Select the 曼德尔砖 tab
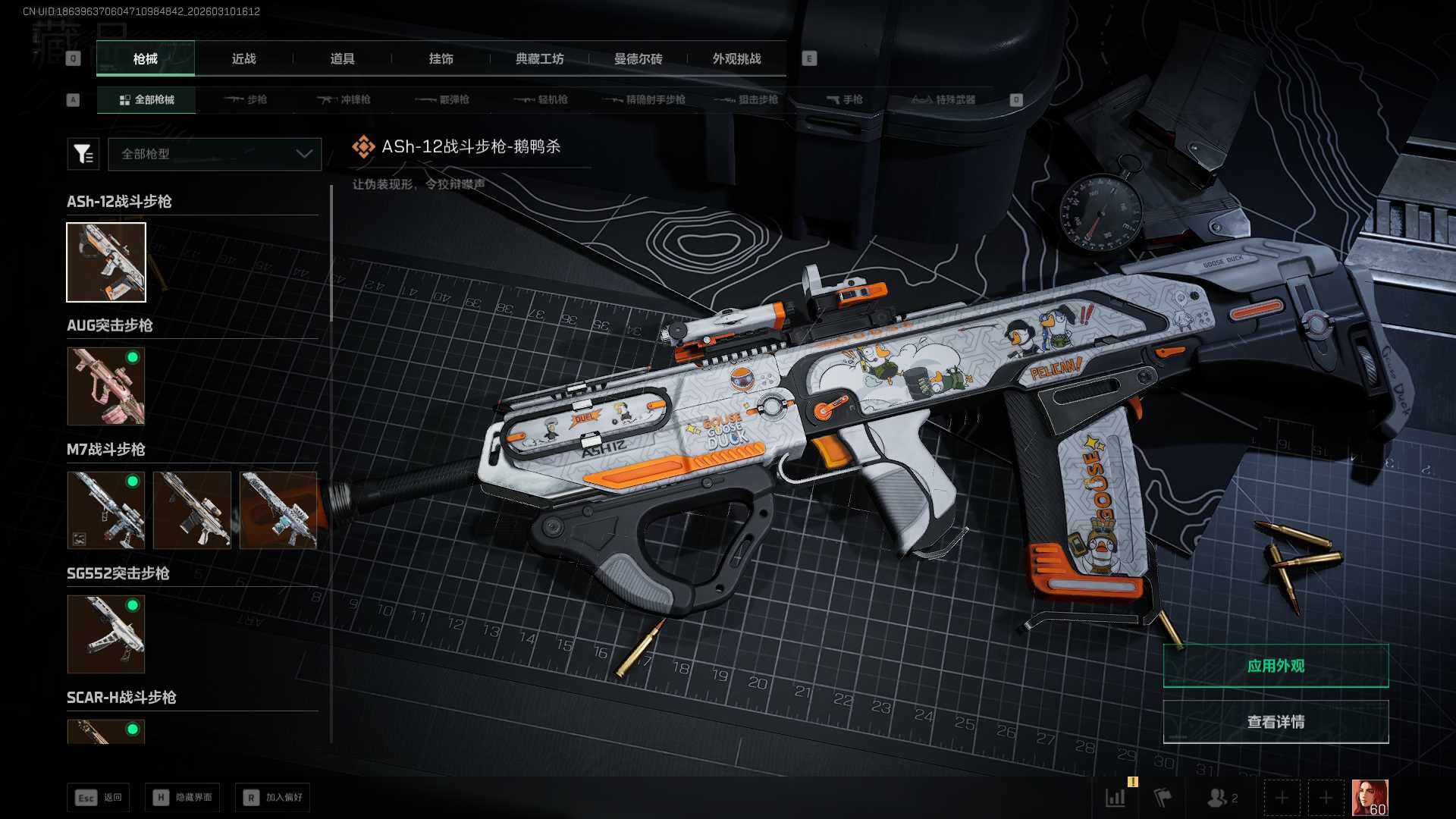This screenshot has height=819, width=1456. point(638,58)
